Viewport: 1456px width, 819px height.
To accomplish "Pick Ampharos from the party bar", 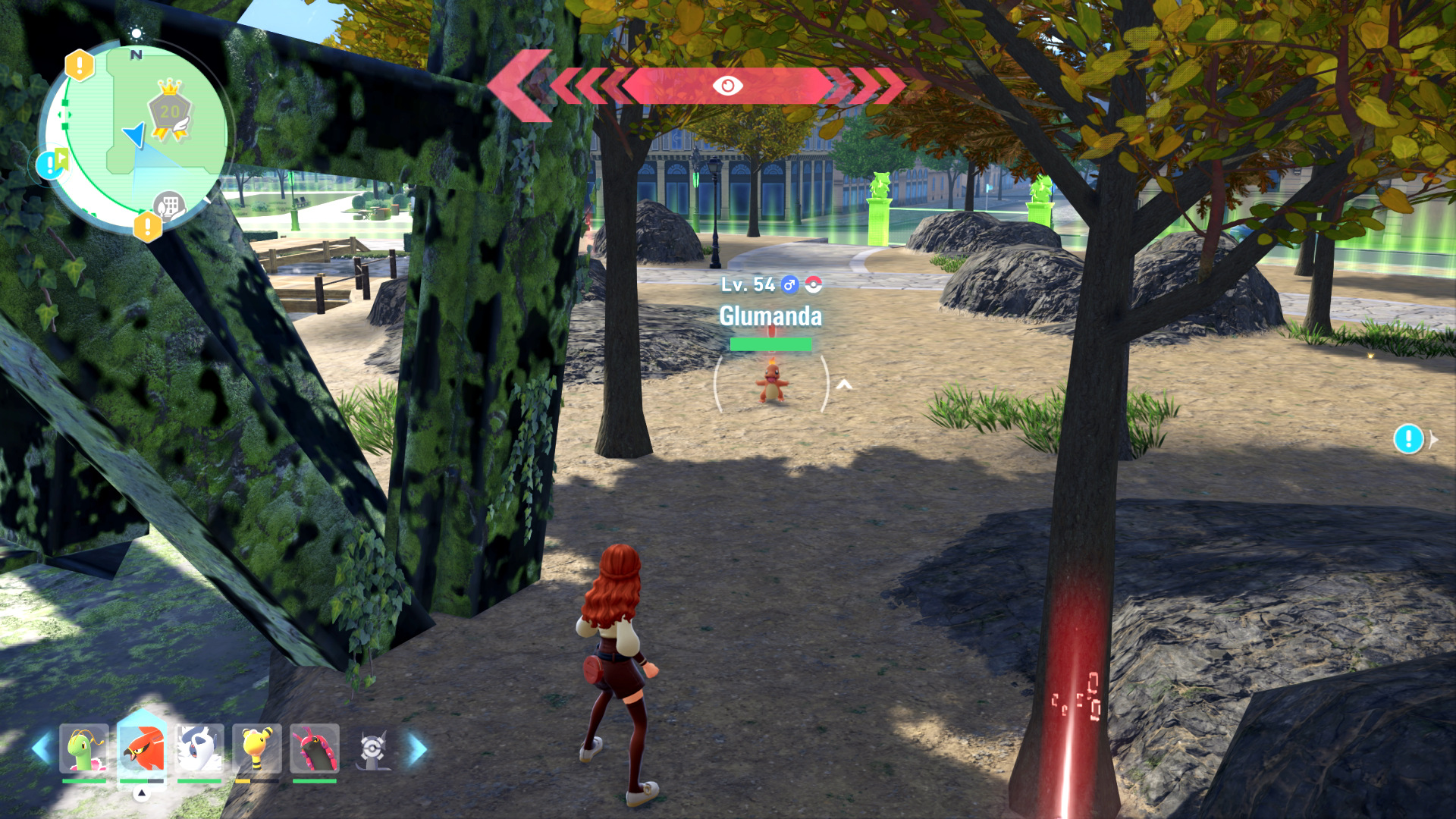I will tap(257, 748).
